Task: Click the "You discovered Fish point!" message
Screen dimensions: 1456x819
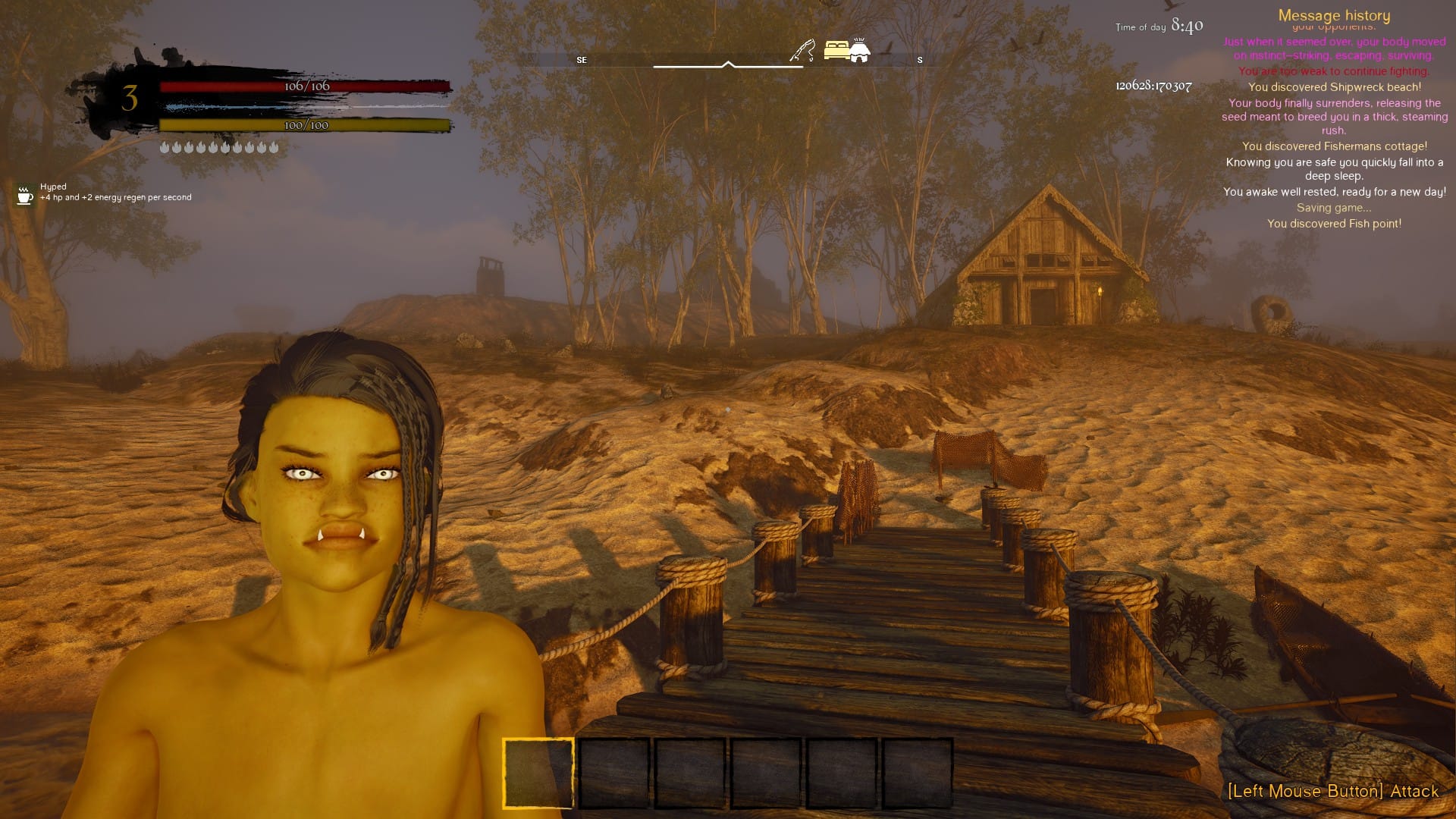Action: point(1334,224)
